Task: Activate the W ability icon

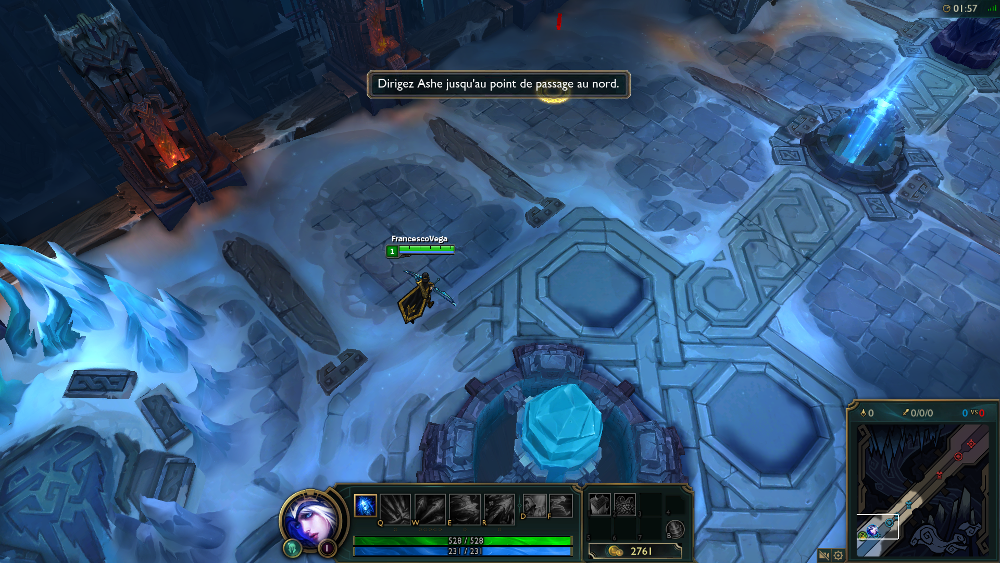Action: (430, 507)
